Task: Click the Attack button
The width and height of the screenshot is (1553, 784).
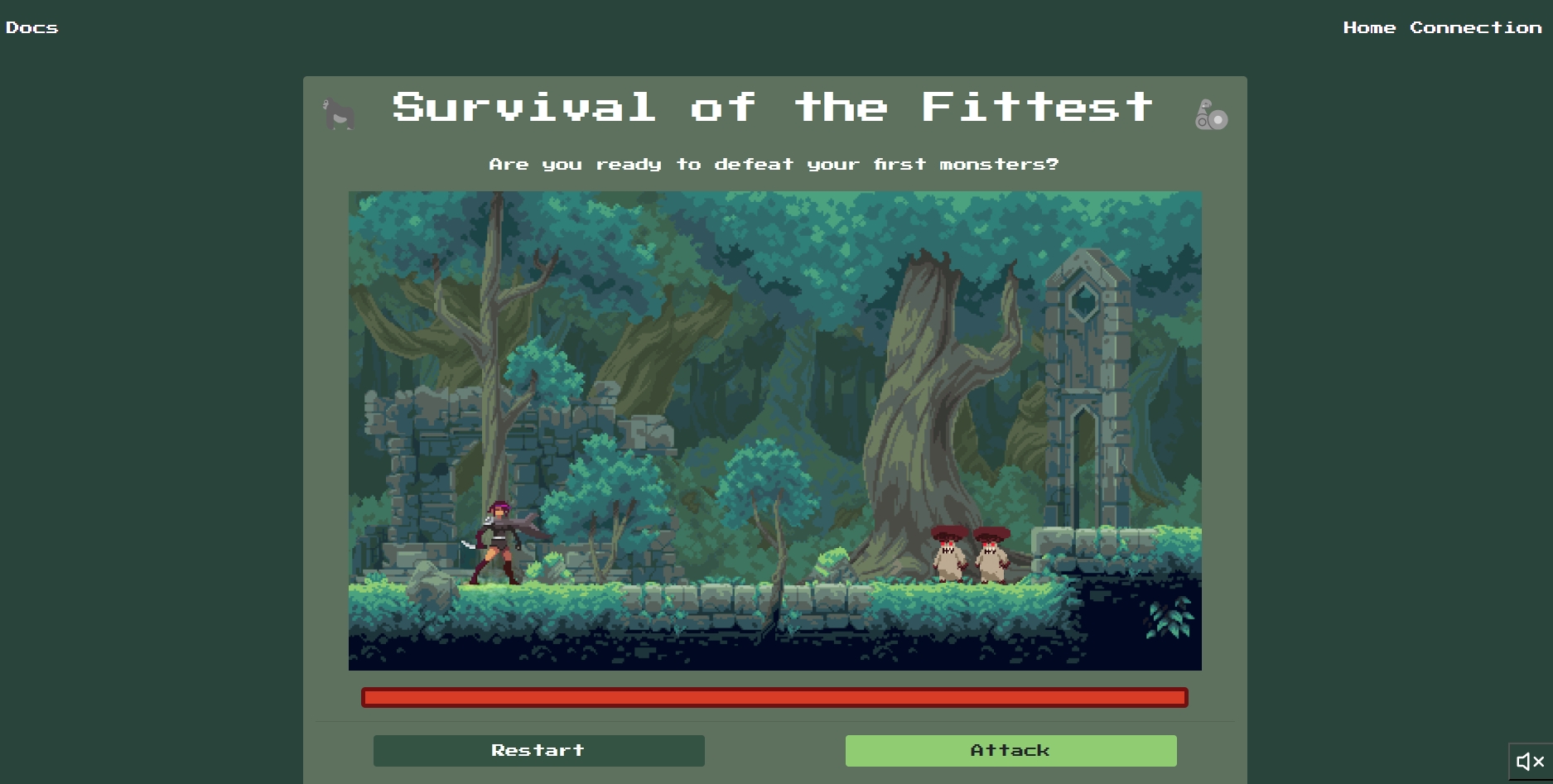Action: click(1010, 750)
